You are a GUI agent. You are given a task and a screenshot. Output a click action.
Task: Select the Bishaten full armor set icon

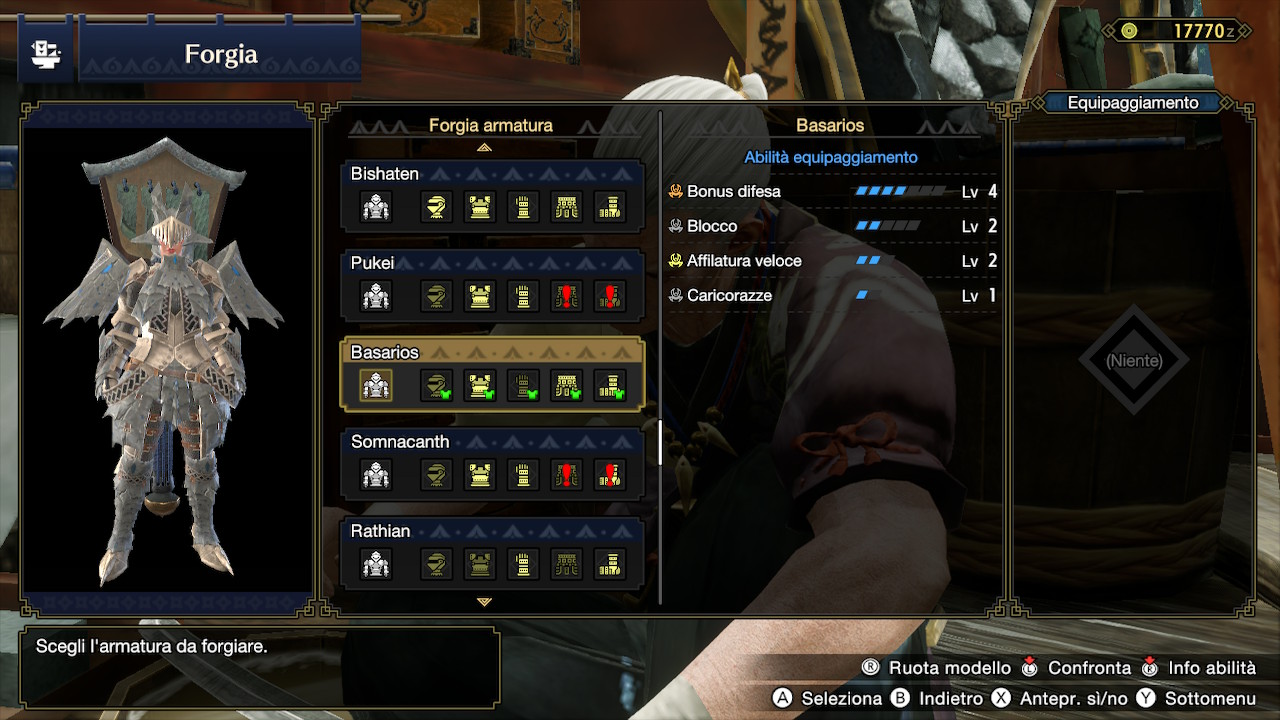coord(376,207)
